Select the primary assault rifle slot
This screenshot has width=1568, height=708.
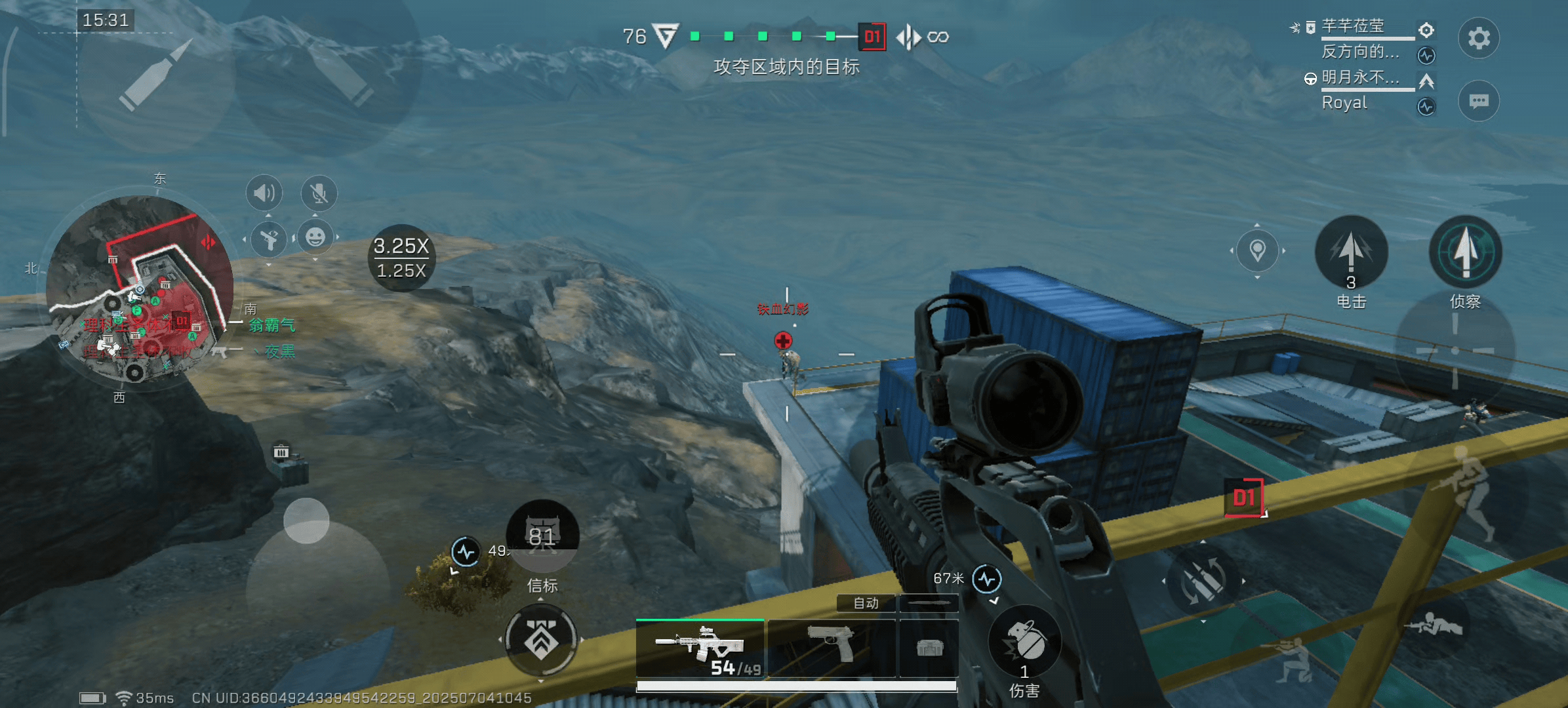[700, 648]
